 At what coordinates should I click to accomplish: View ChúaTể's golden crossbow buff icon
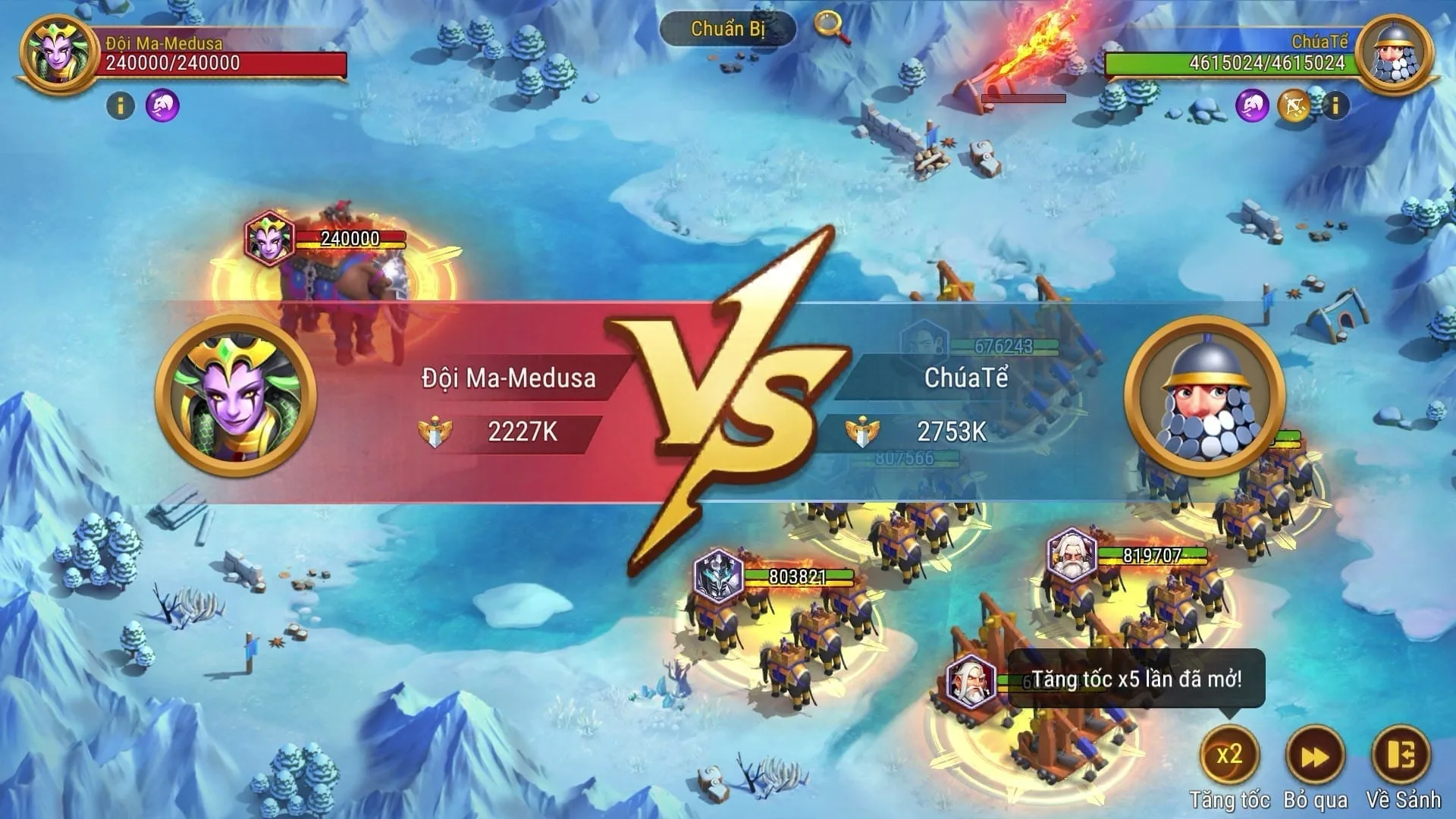(1294, 105)
